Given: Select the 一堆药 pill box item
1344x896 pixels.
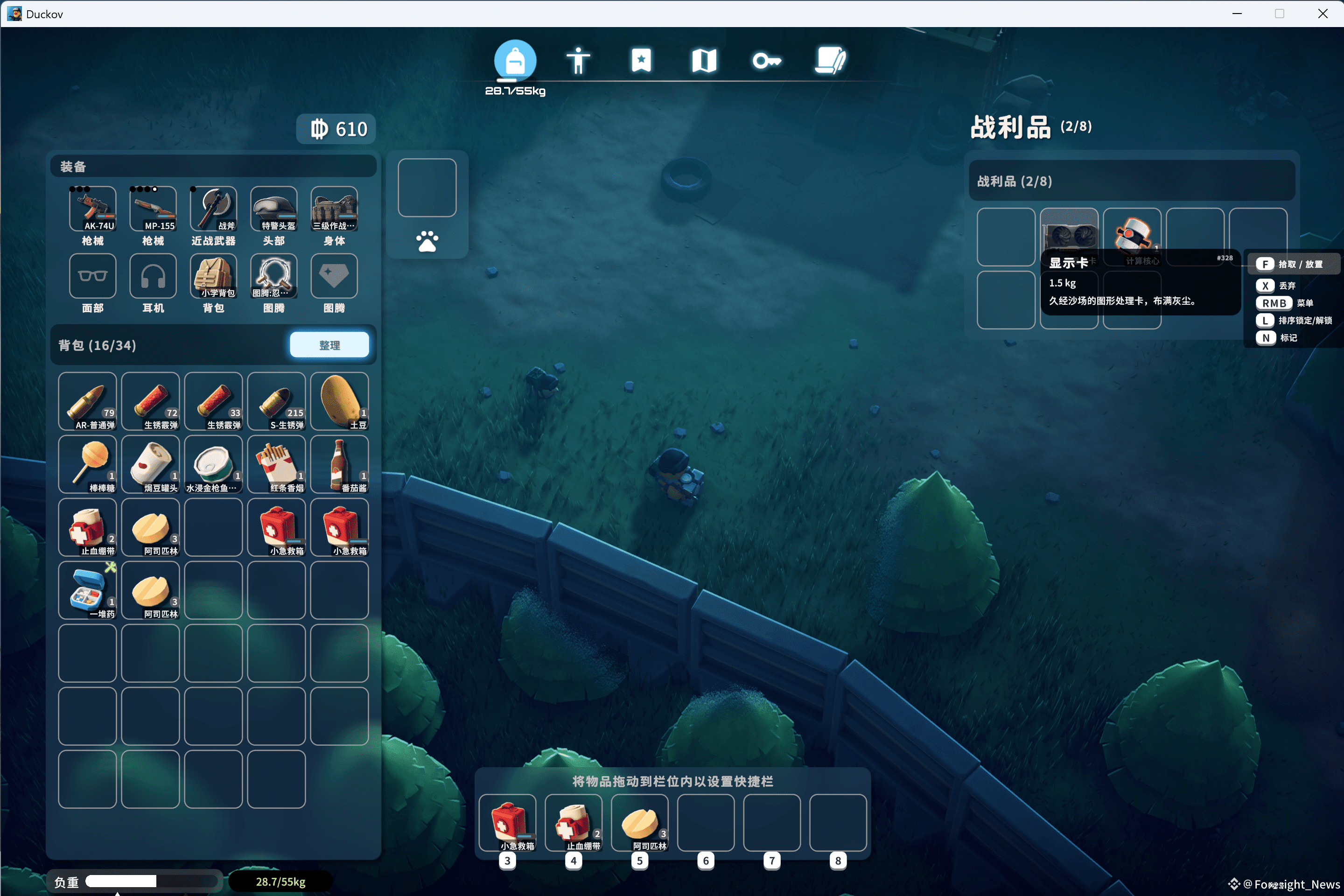Looking at the screenshot, I should [x=87, y=590].
